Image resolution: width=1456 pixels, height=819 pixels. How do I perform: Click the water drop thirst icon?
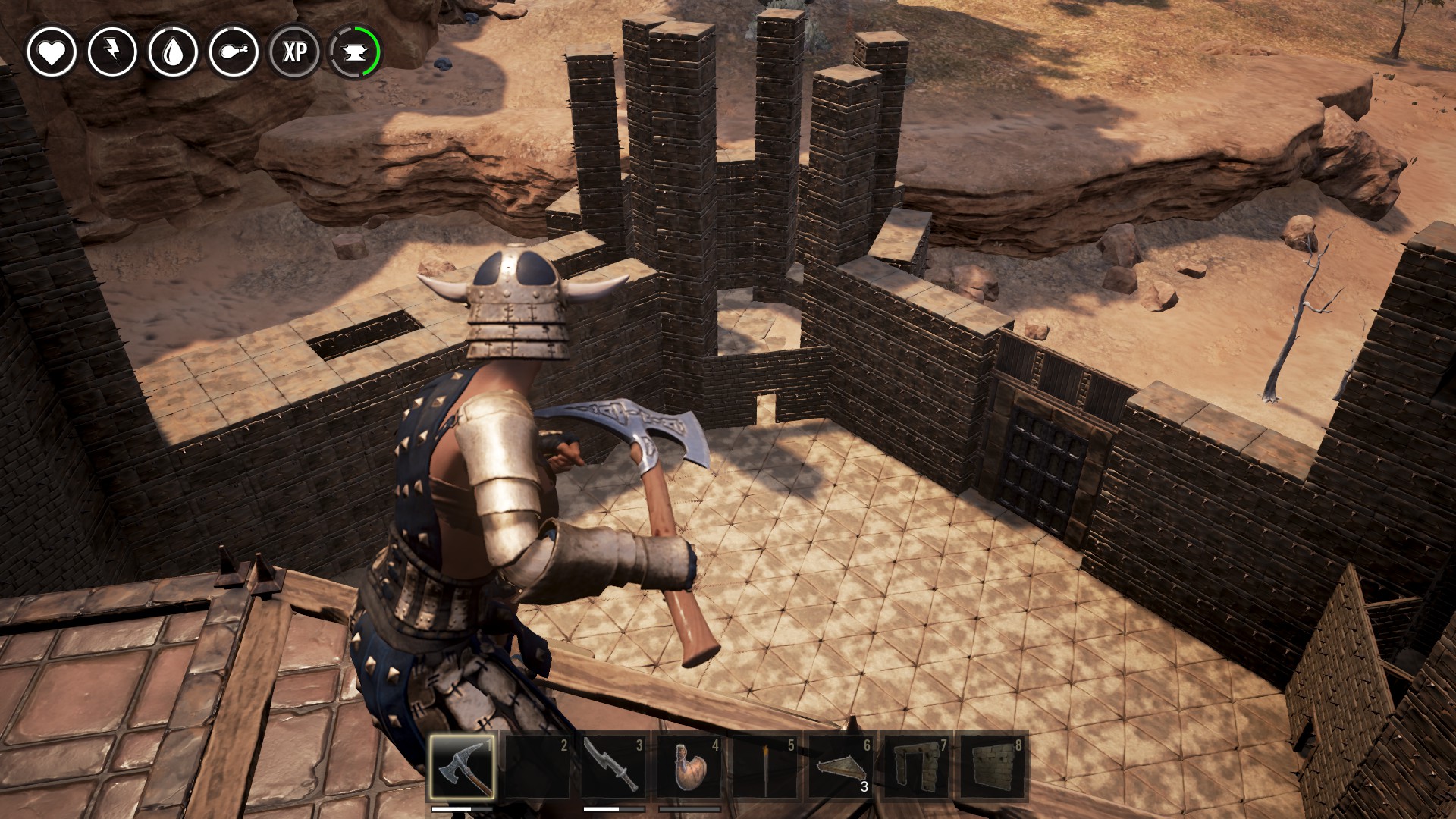click(x=173, y=52)
